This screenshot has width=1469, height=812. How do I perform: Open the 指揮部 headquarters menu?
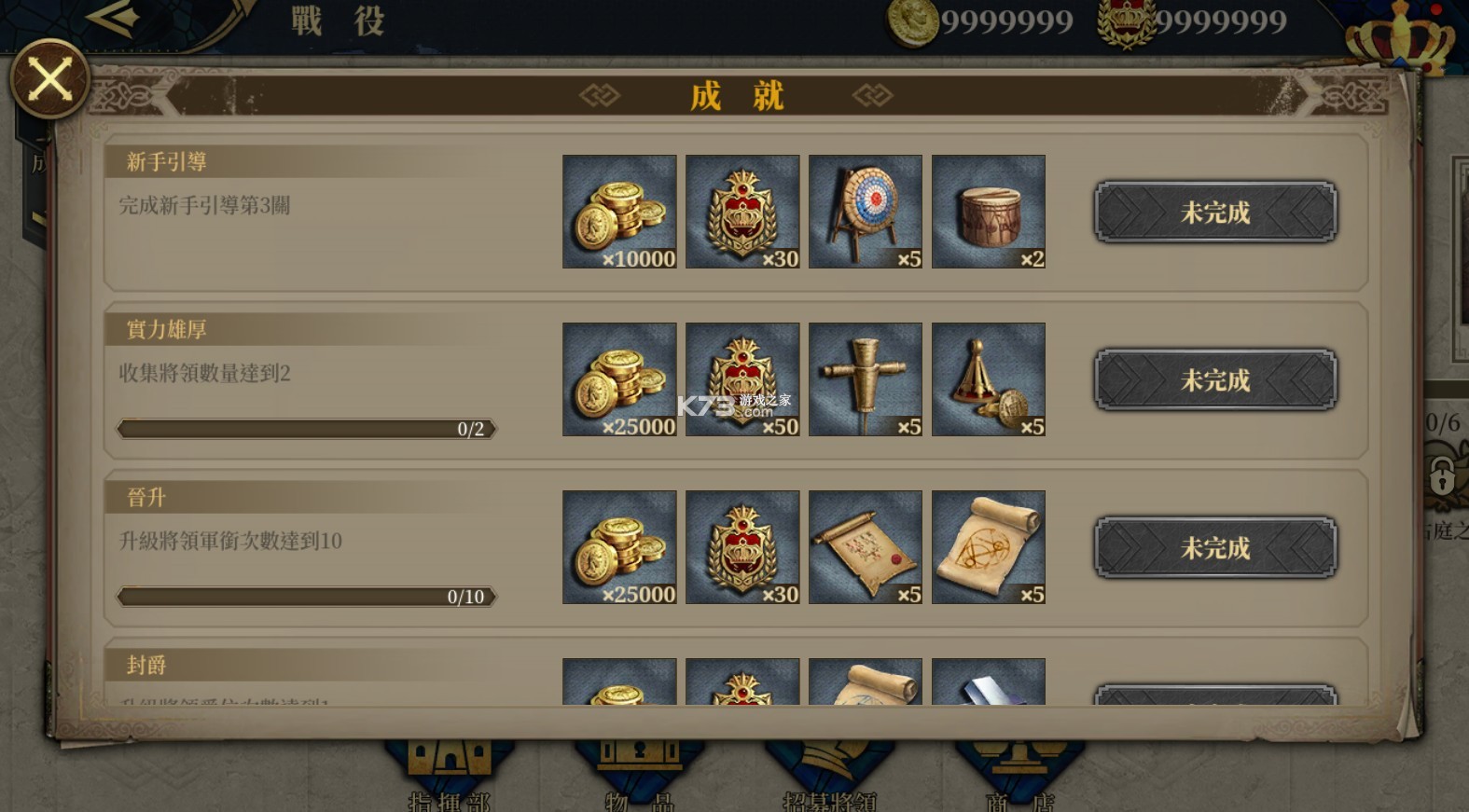449,776
